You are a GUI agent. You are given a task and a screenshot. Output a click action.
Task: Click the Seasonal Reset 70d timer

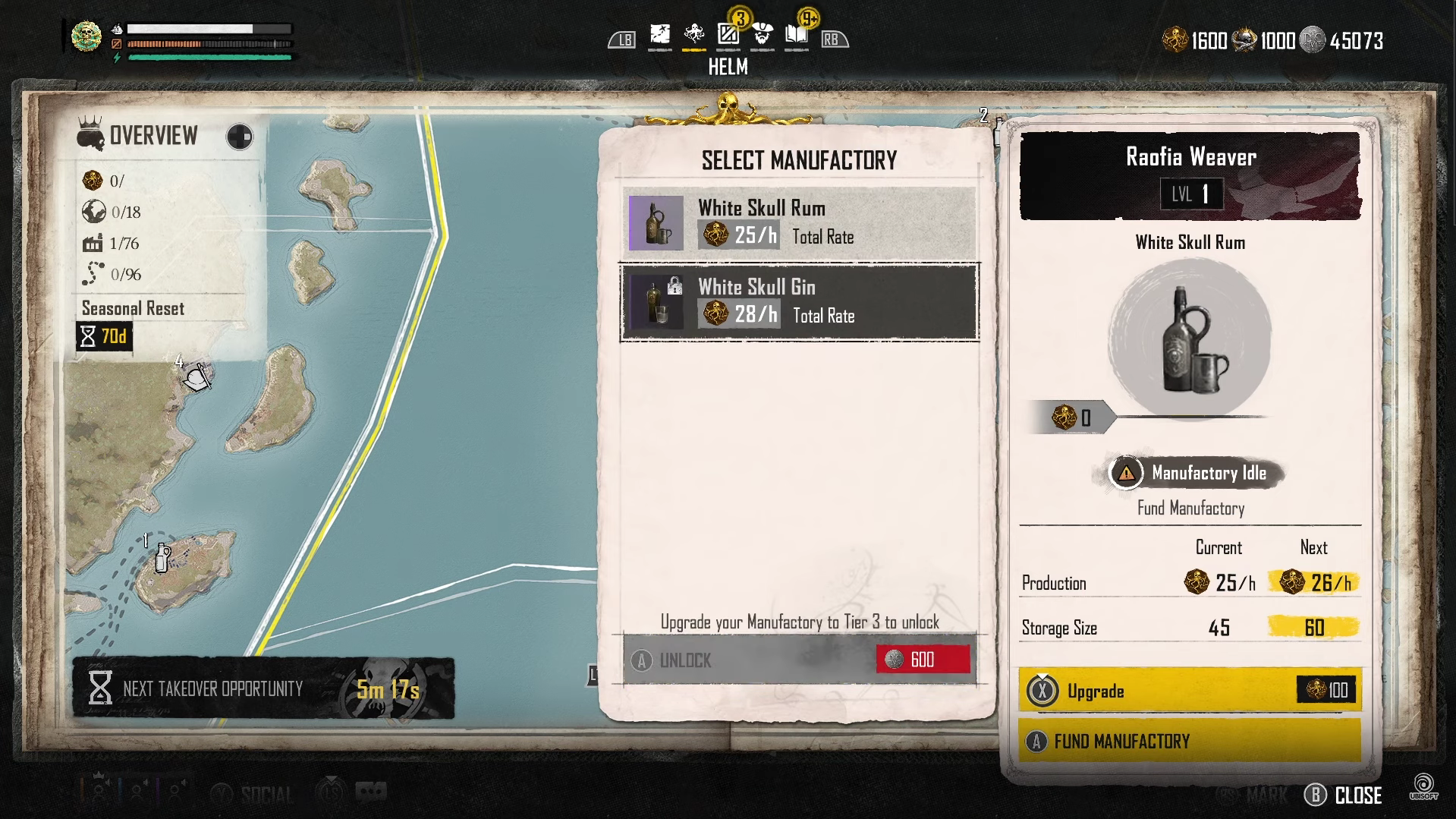coord(105,336)
